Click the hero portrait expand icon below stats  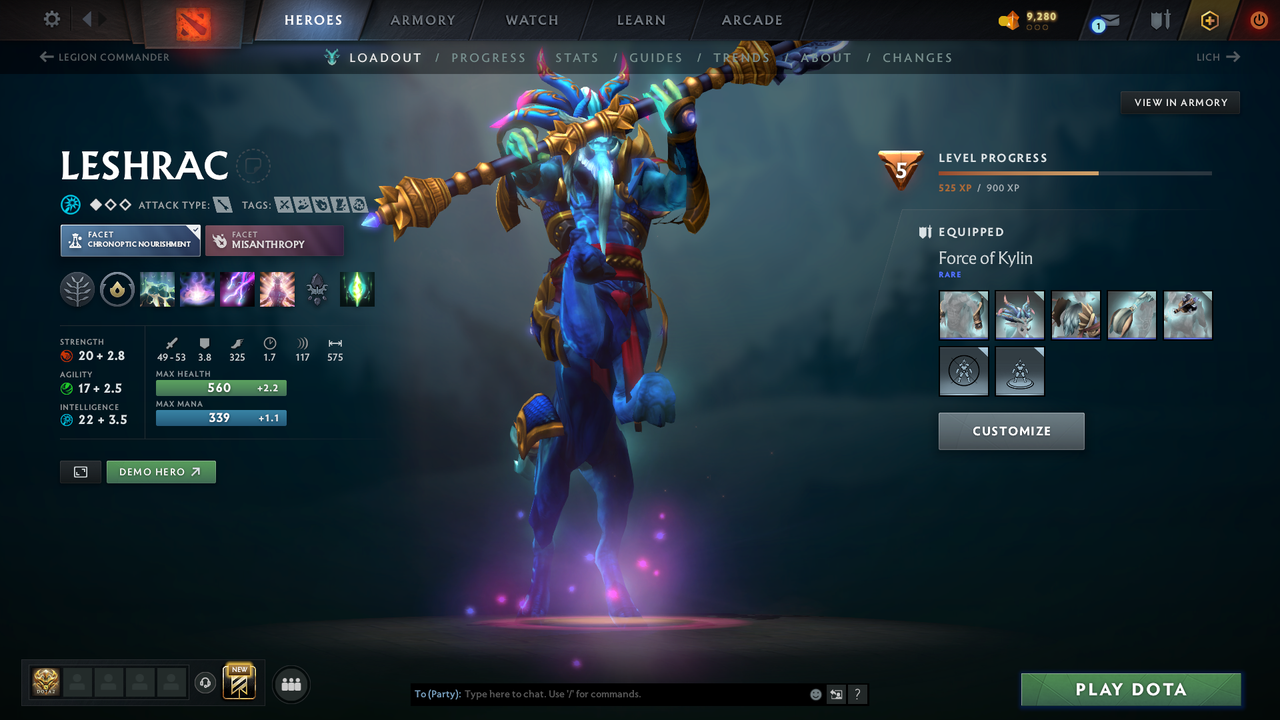[x=80, y=471]
